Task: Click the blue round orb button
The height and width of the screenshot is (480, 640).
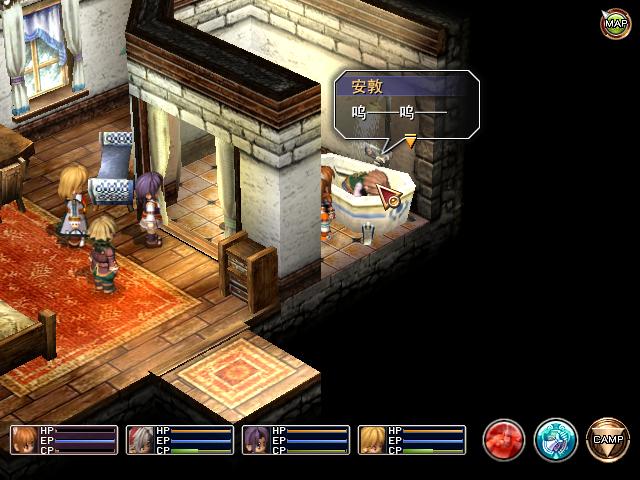Action: 555,439
